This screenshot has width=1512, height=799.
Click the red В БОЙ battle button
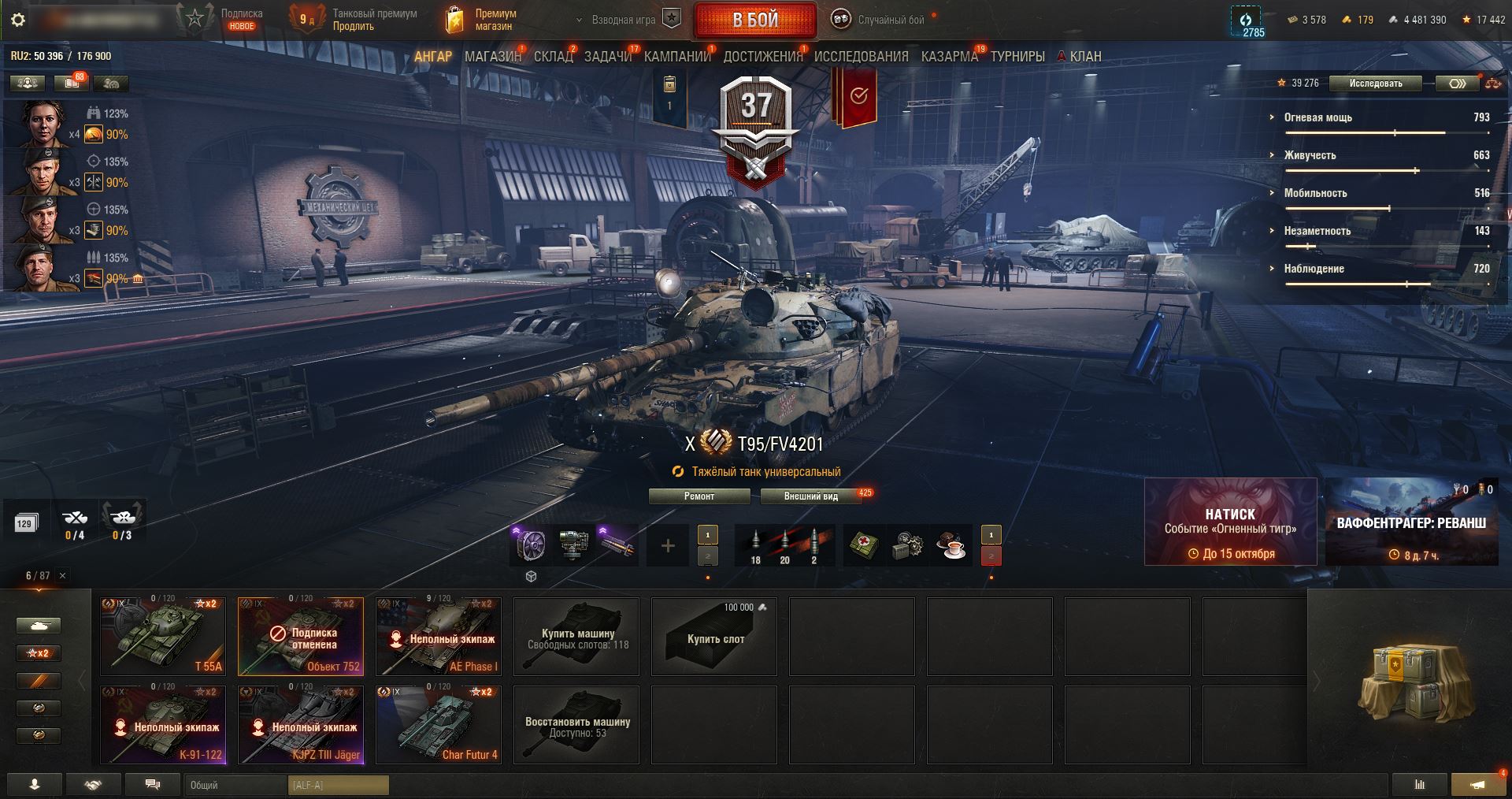[x=754, y=20]
